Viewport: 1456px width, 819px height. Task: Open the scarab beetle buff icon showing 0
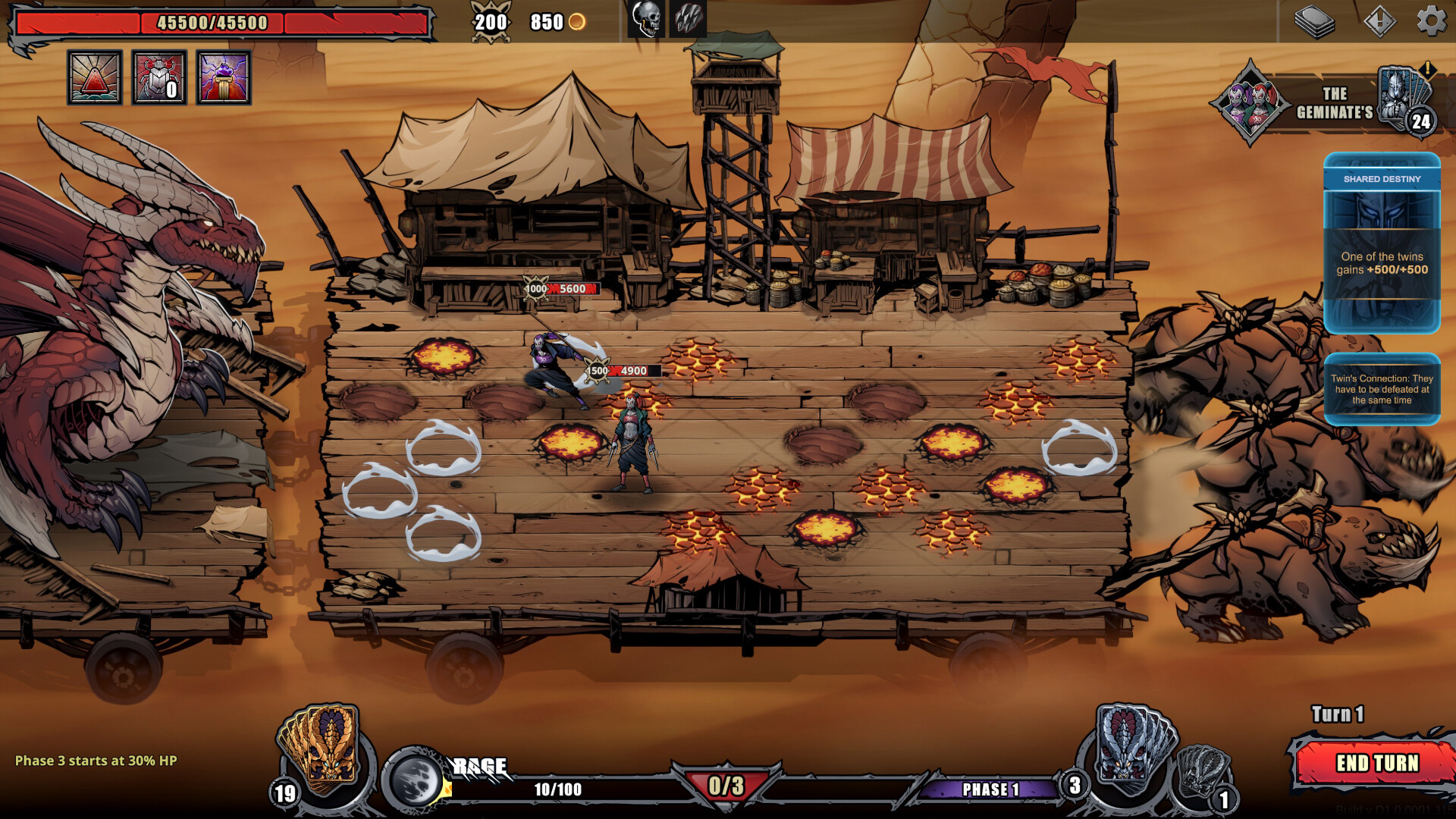[x=159, y=79]
